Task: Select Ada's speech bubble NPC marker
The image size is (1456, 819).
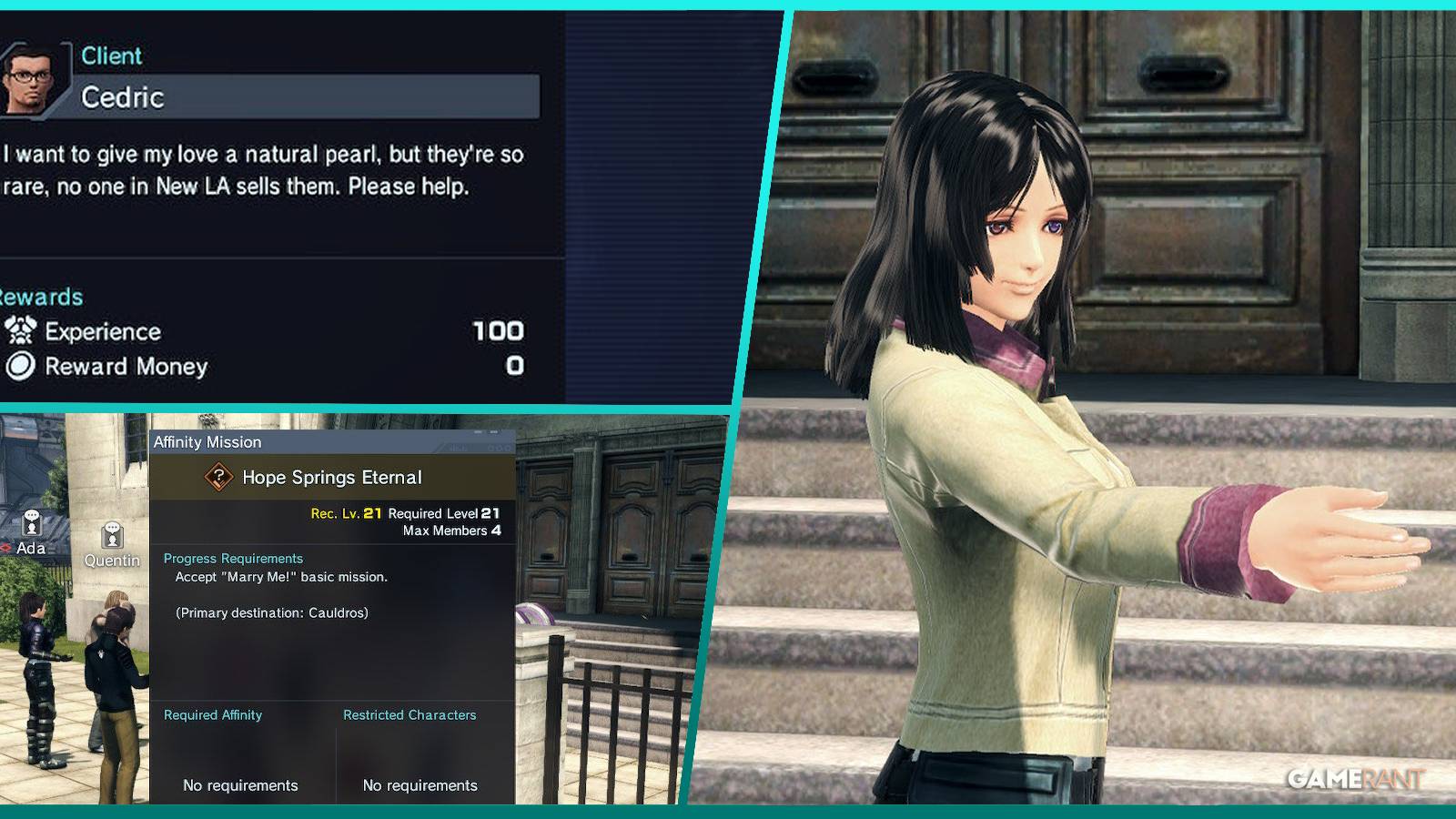Action: point(30,523)
